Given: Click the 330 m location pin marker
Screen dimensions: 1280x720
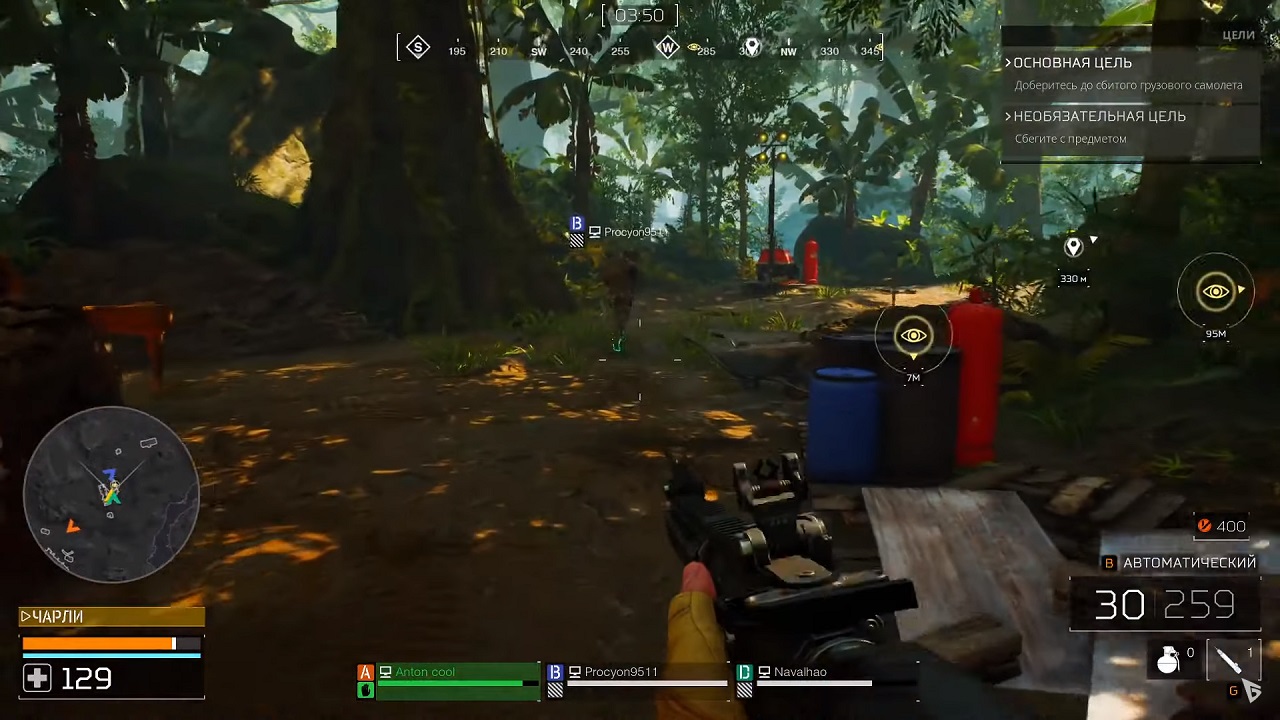Looking at the screenshot, I should click(1073, 247).
